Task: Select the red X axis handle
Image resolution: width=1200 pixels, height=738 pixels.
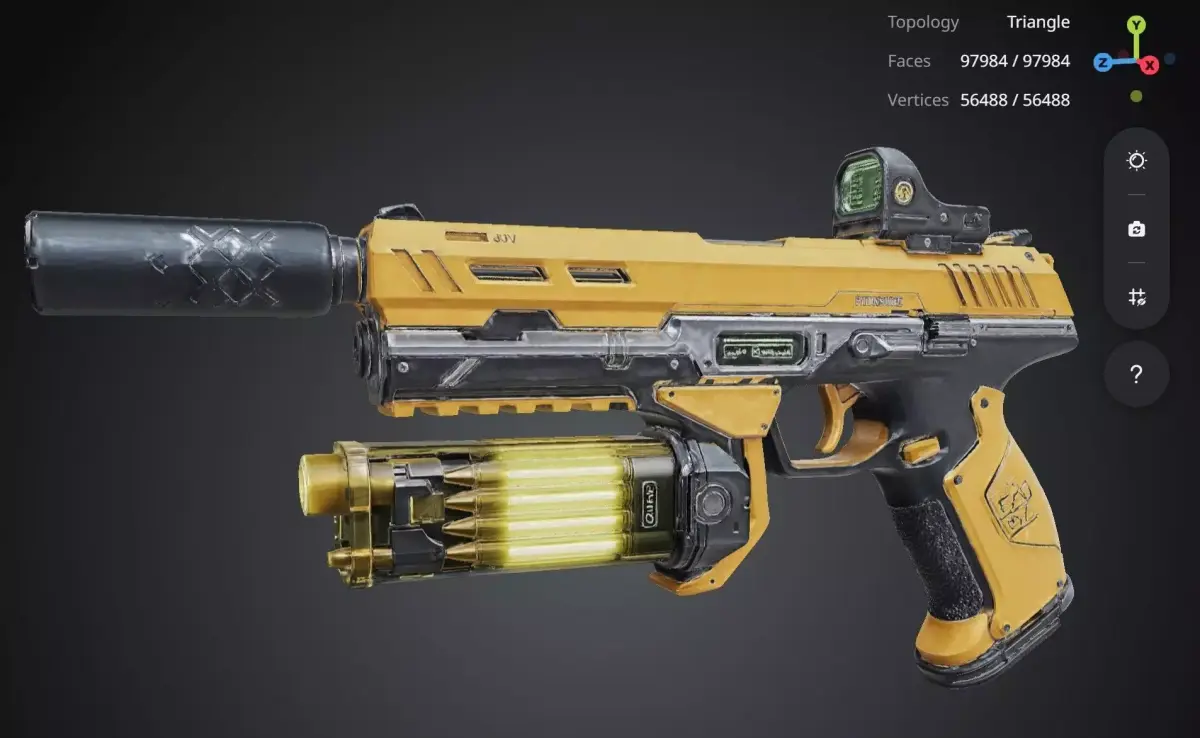Action: click(1150, 64)
